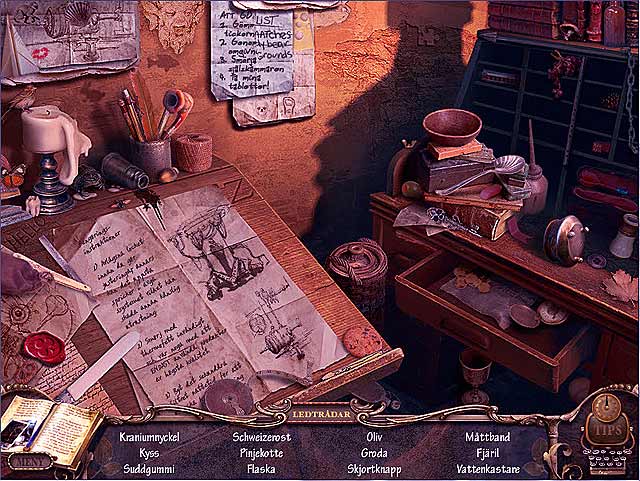Click the Groda list entry

point(373,453)
